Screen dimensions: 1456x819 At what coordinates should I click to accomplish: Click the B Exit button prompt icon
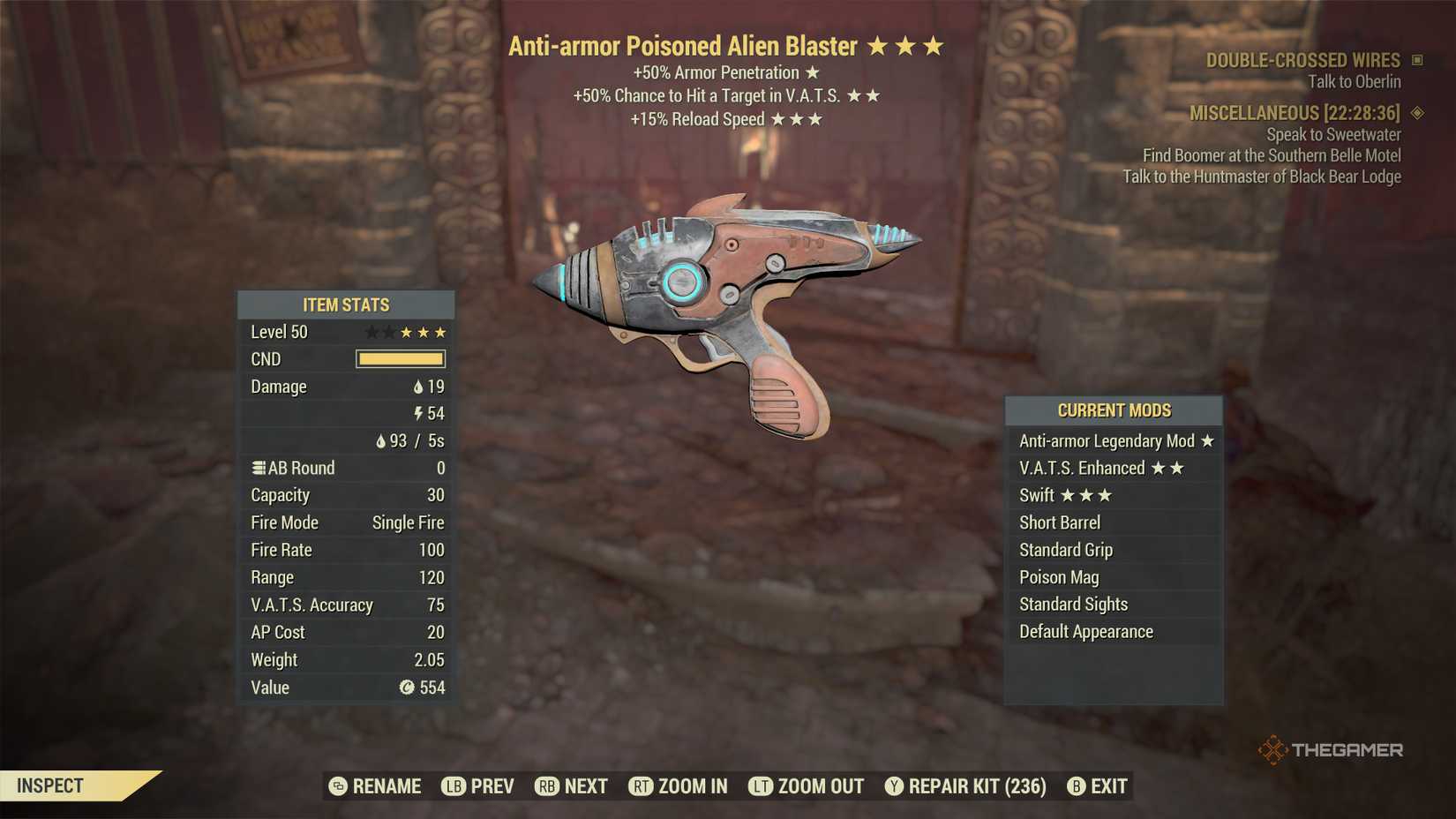[1076, 785]
